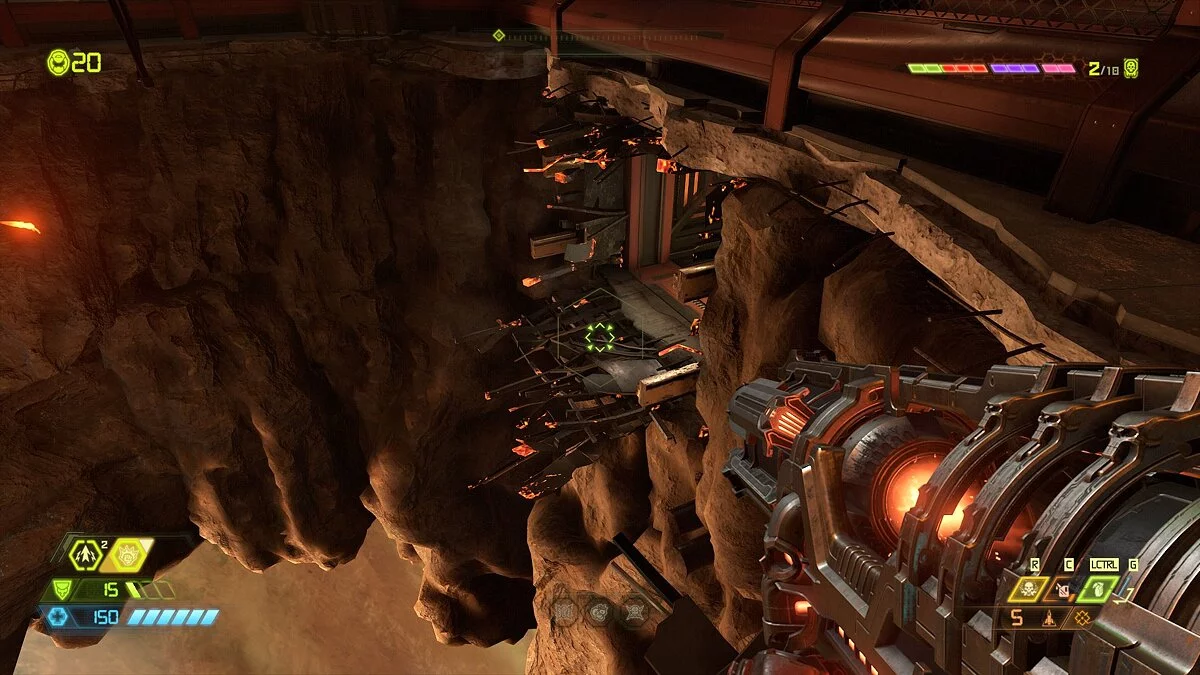This screenshot has height=675, width=1200.
Task: Click the compass objective diamond marker
Action: [498, 36]
